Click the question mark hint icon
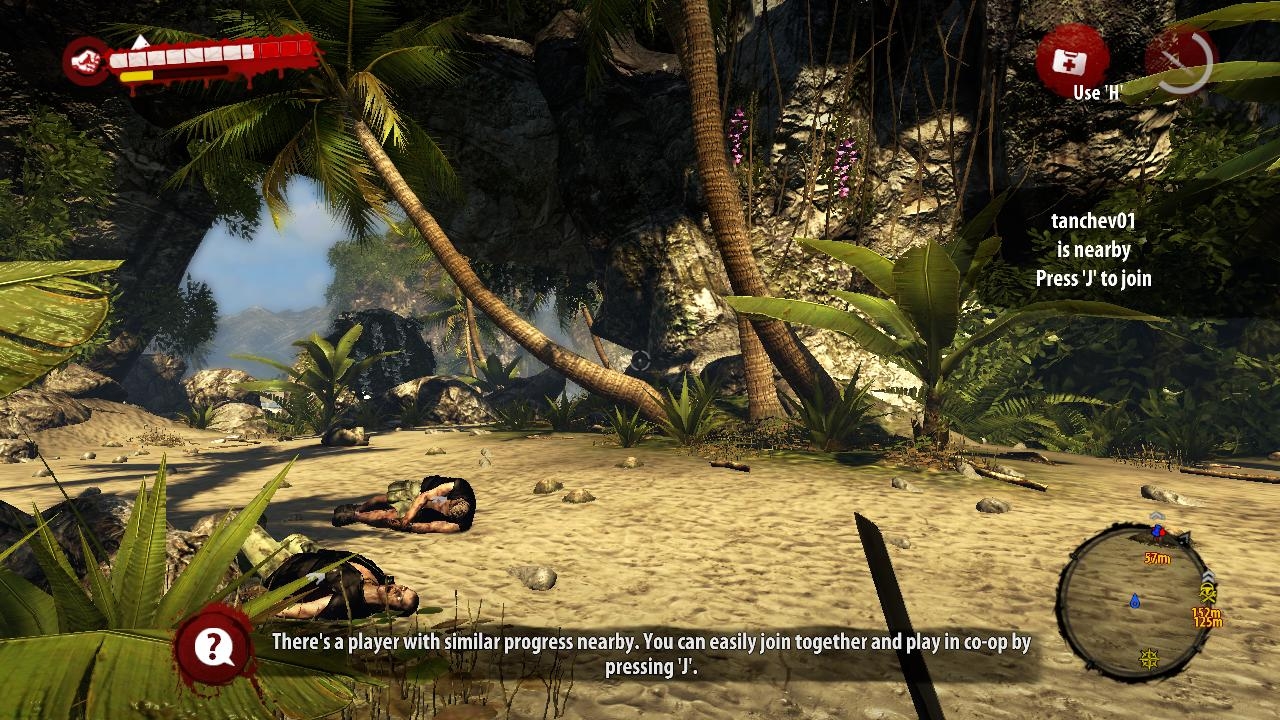Screen dimensions: 1280x720 tap(213, 647)
